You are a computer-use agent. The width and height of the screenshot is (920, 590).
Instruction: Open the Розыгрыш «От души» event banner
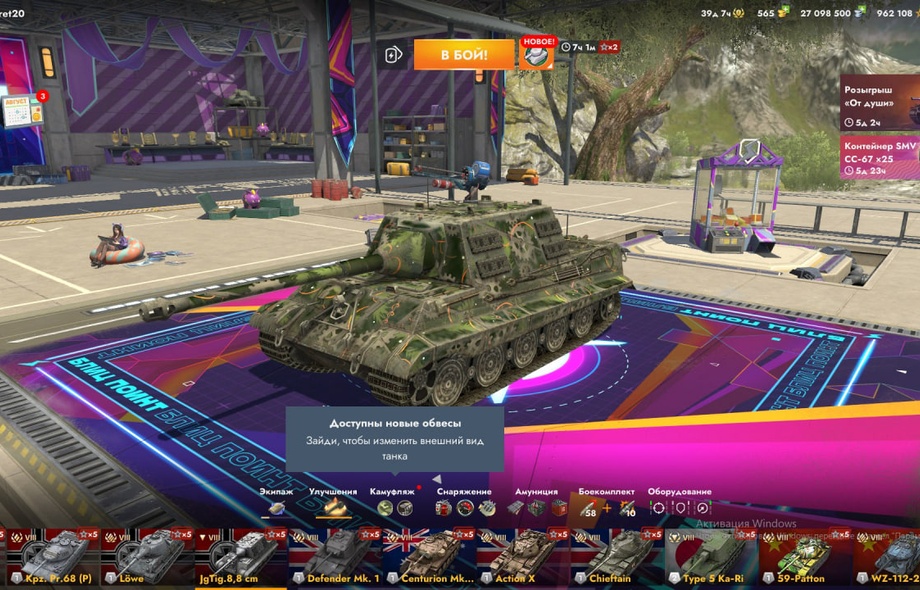pos(879,103)
